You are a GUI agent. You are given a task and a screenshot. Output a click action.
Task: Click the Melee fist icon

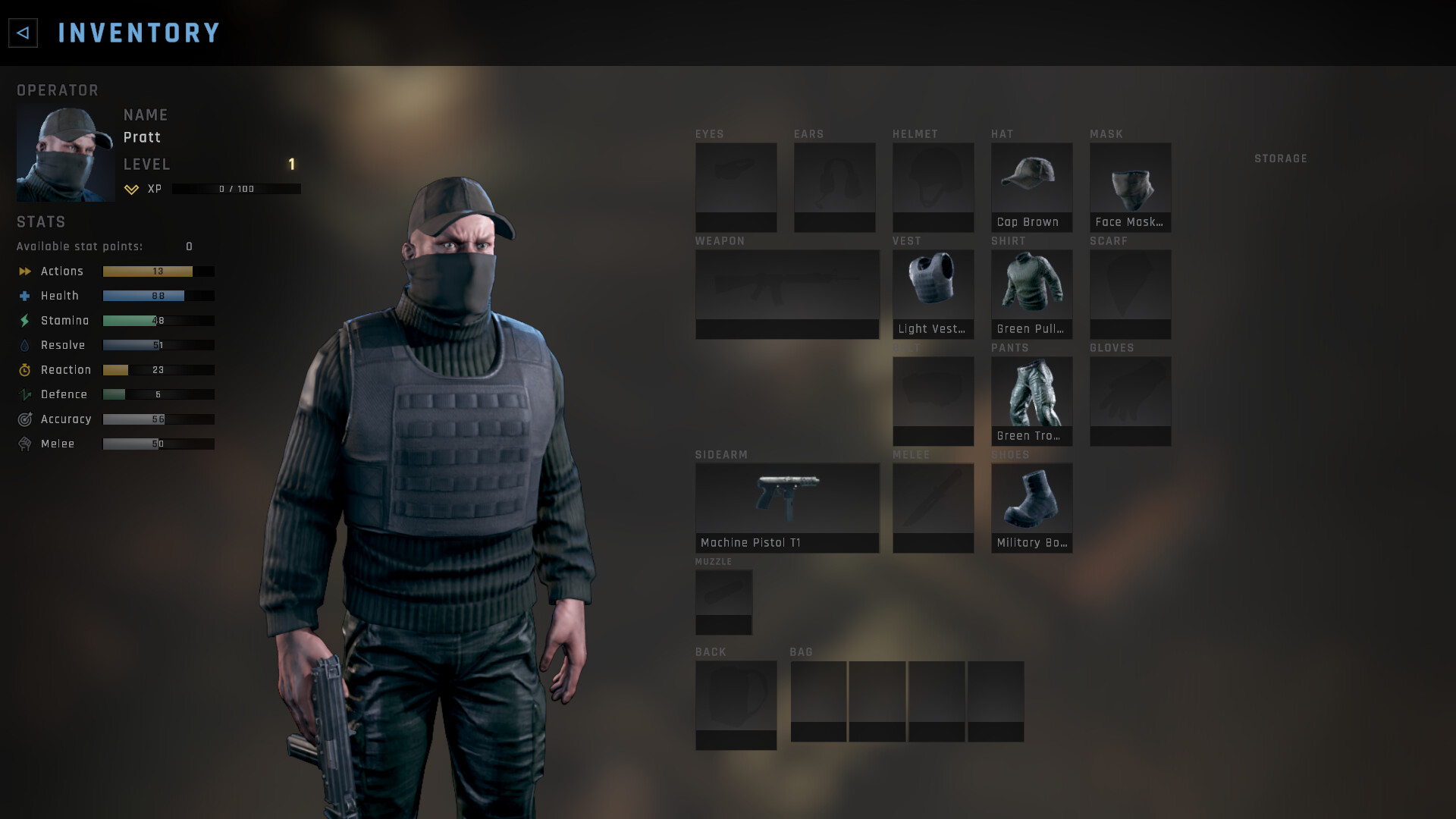(x=24, y=444)
